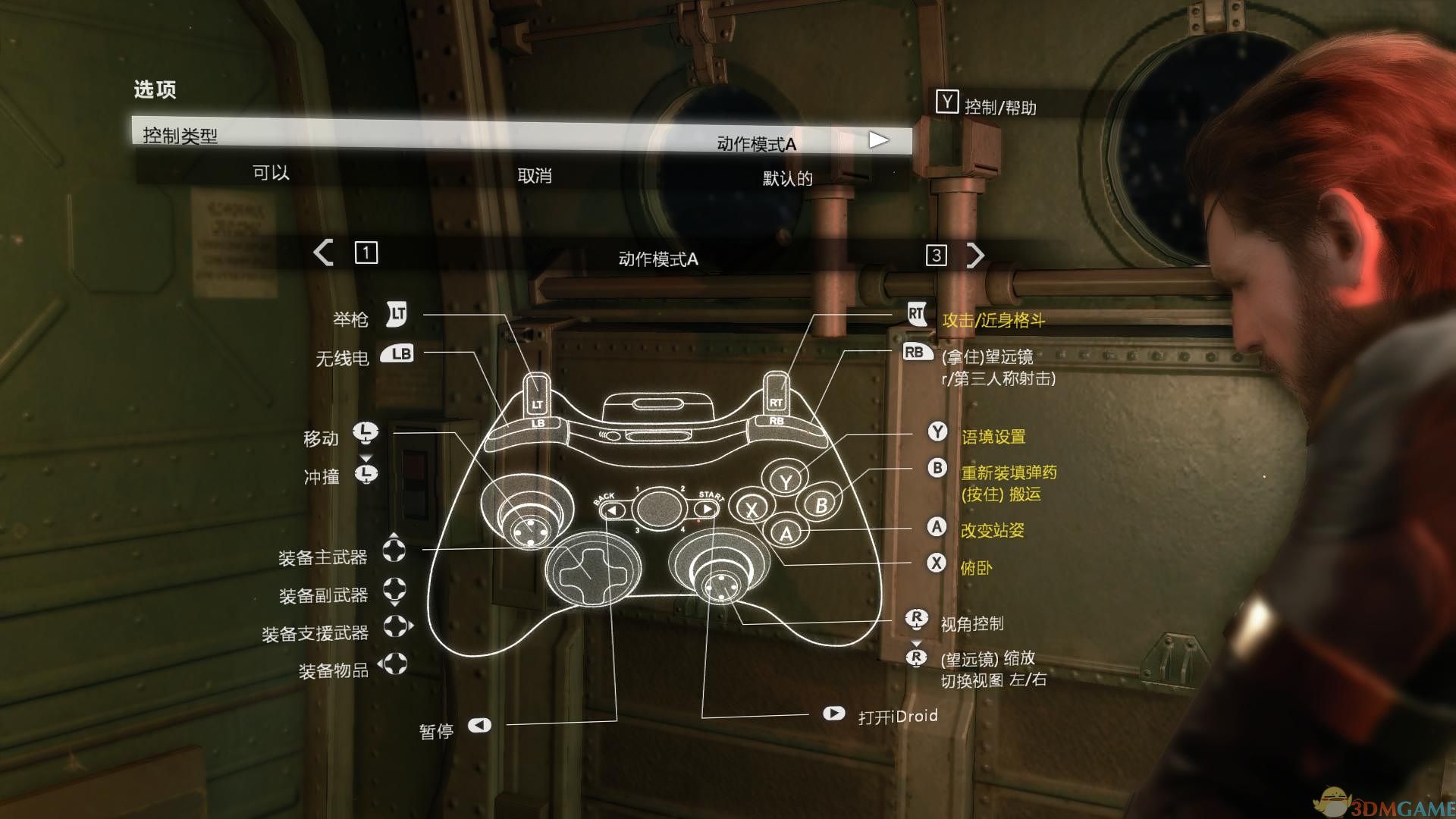Image resolution: width=1456 pixels, height=819 pixels.
Task: Select the RT attack/CQC (攻击/近身格斗) icon
Action: 918,313
